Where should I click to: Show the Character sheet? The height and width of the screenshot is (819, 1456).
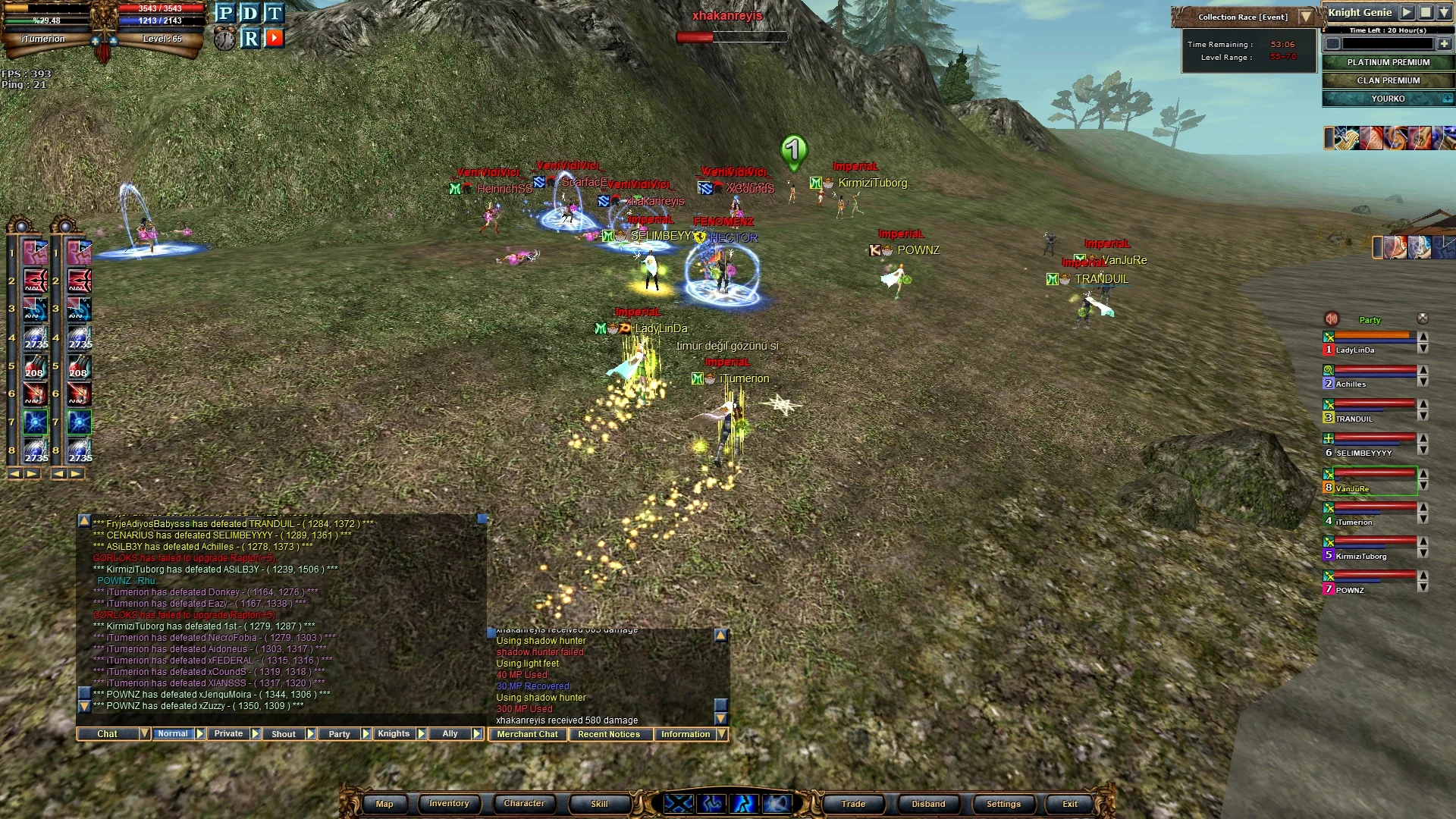pos(524,804)
